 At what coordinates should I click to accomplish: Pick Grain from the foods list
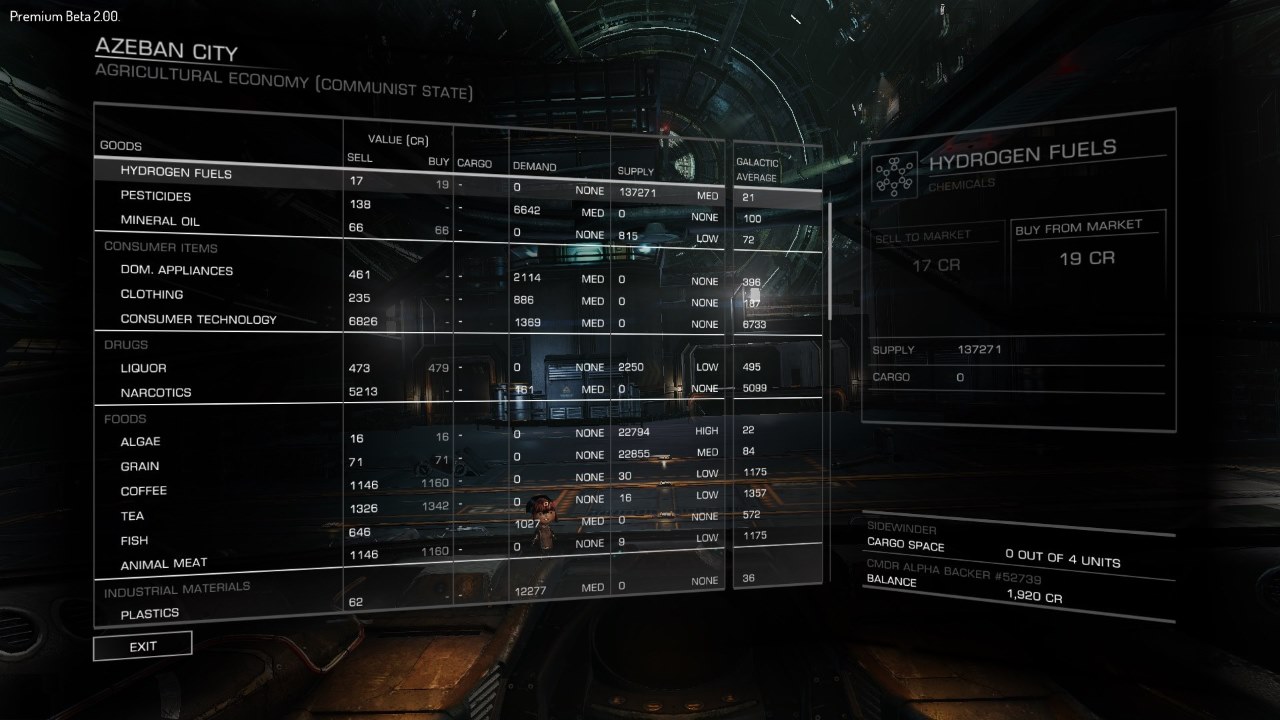click(140, 466)
